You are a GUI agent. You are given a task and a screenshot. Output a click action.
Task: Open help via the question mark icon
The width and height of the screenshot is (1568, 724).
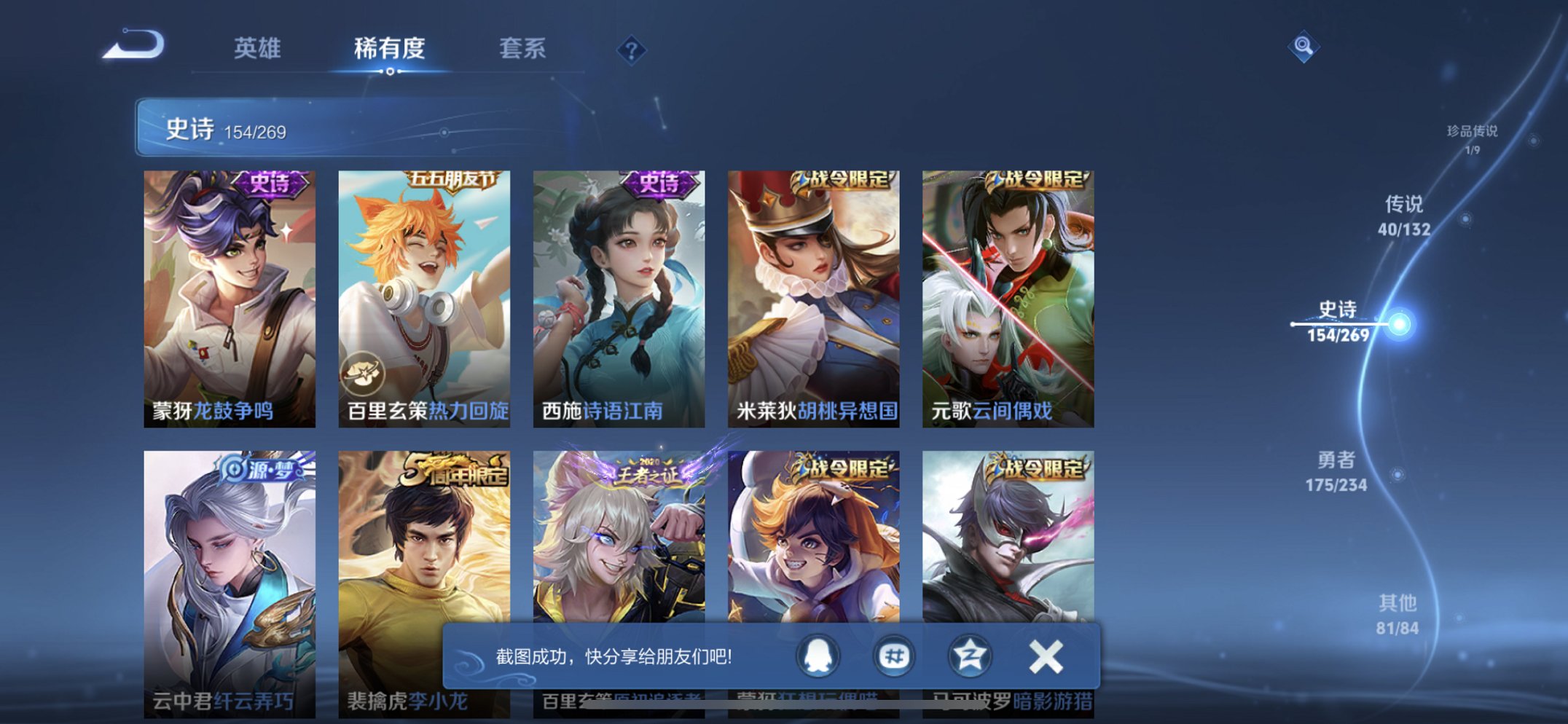(x=631, y=49)
